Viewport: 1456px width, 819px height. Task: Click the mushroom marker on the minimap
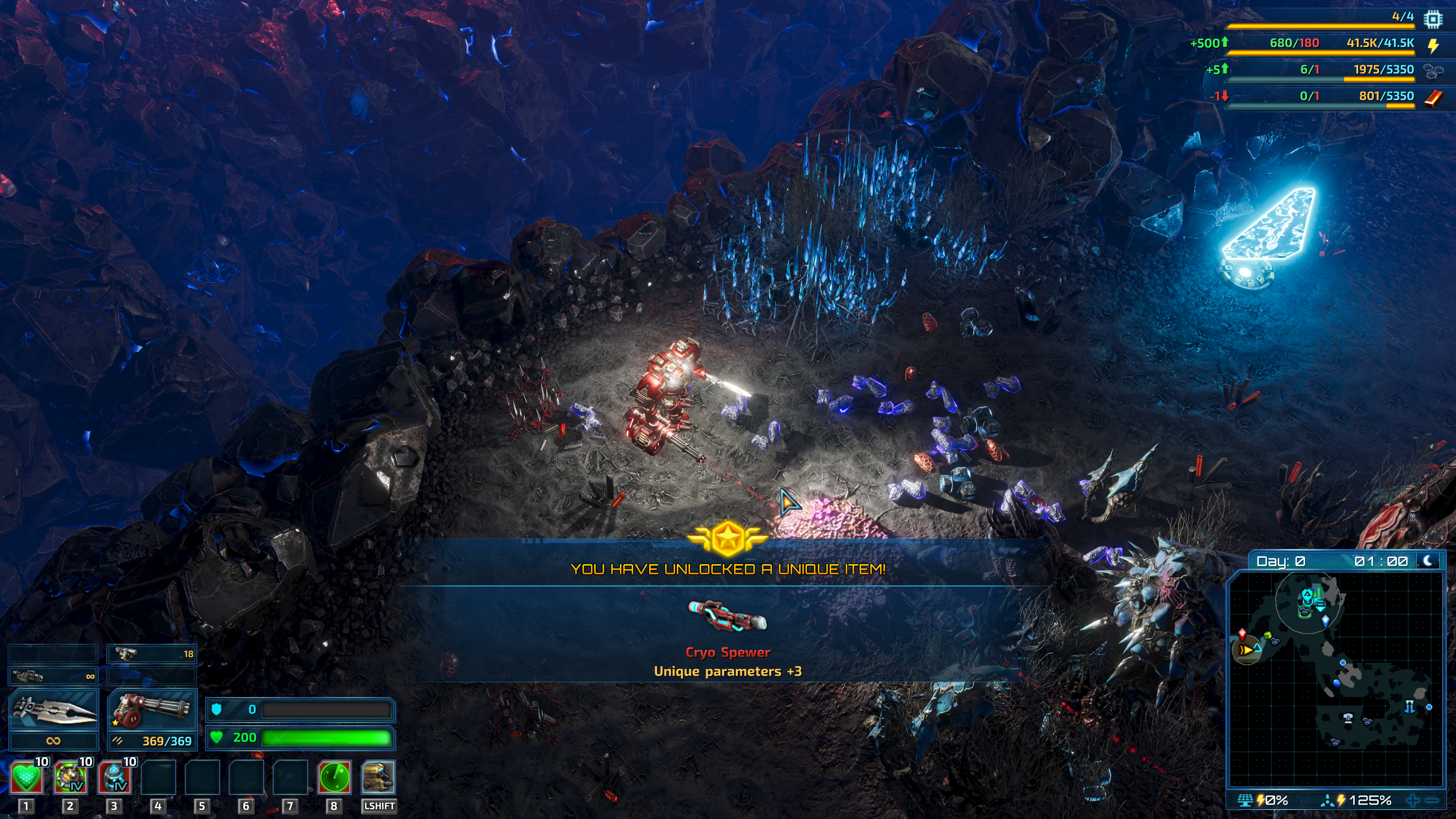point(1349,718)
